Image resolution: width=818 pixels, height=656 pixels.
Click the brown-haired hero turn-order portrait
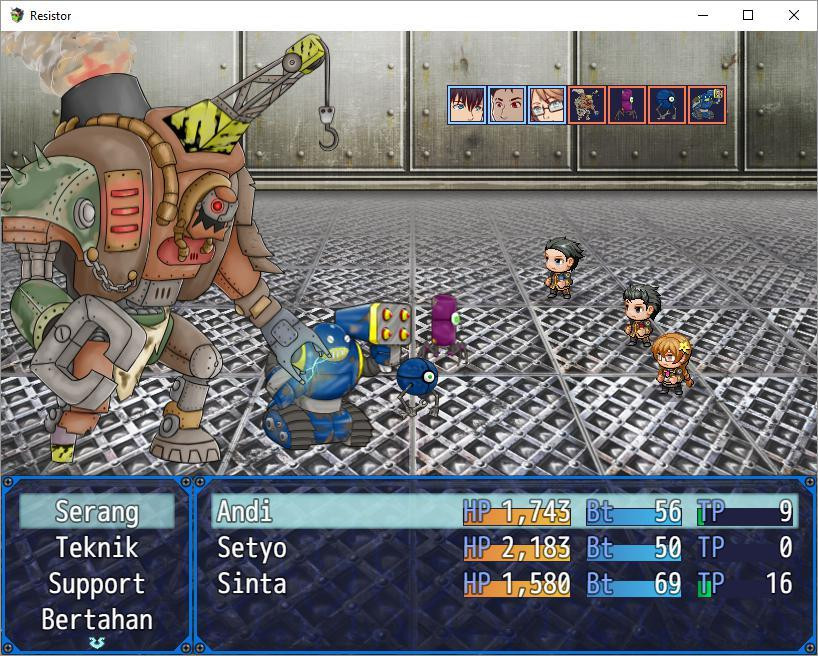coord(467,105)
